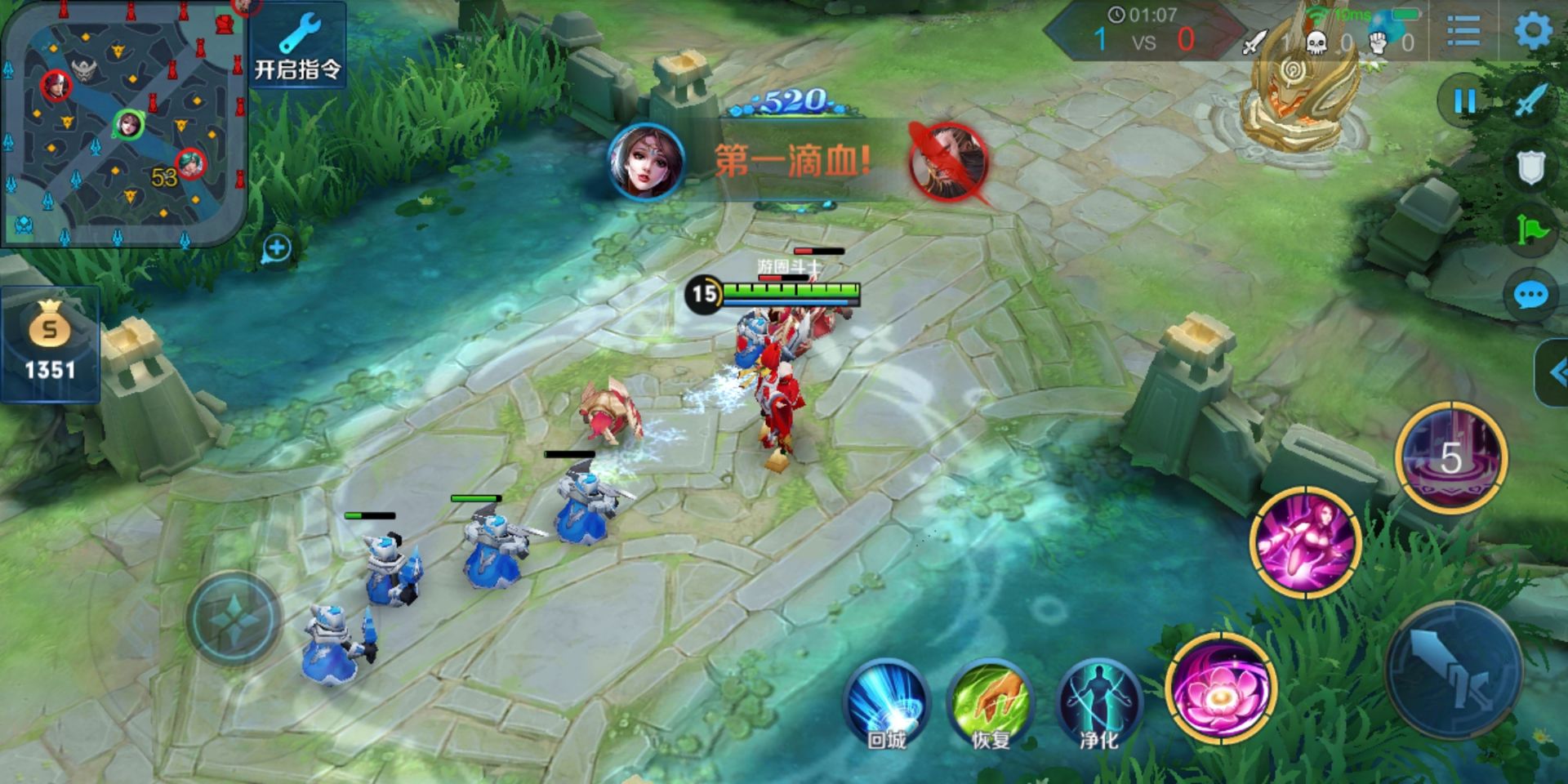Open the minimap in the corner
The width and height of the screenshot is (1568, 784).
122,122
